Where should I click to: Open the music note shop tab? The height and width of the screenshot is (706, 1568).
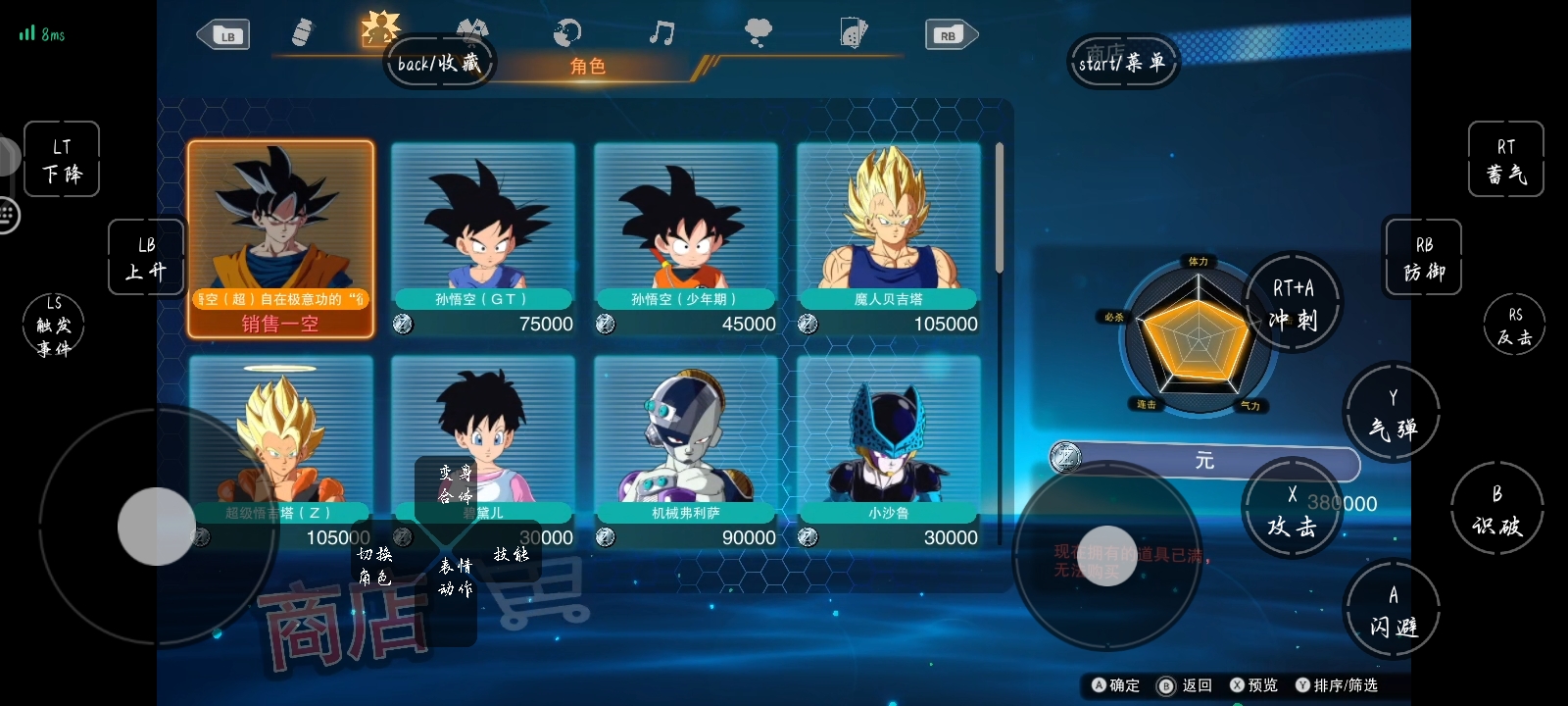click(661, 33)
